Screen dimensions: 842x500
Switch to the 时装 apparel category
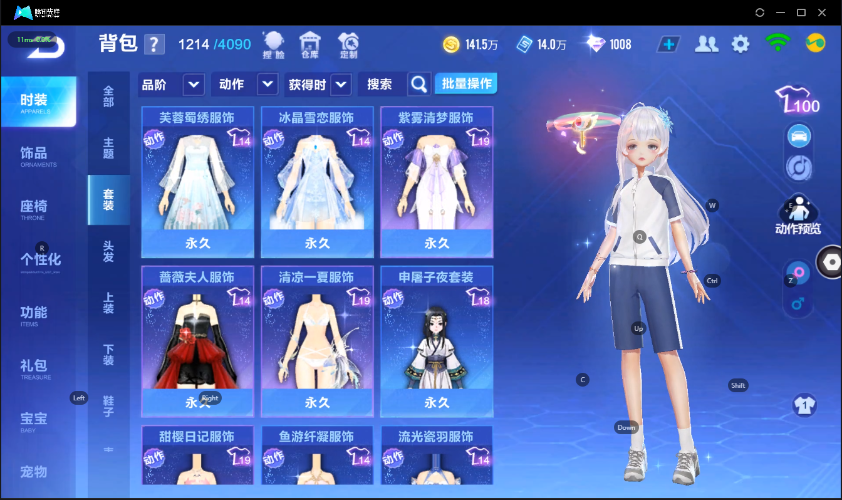[x=38, y=102]
